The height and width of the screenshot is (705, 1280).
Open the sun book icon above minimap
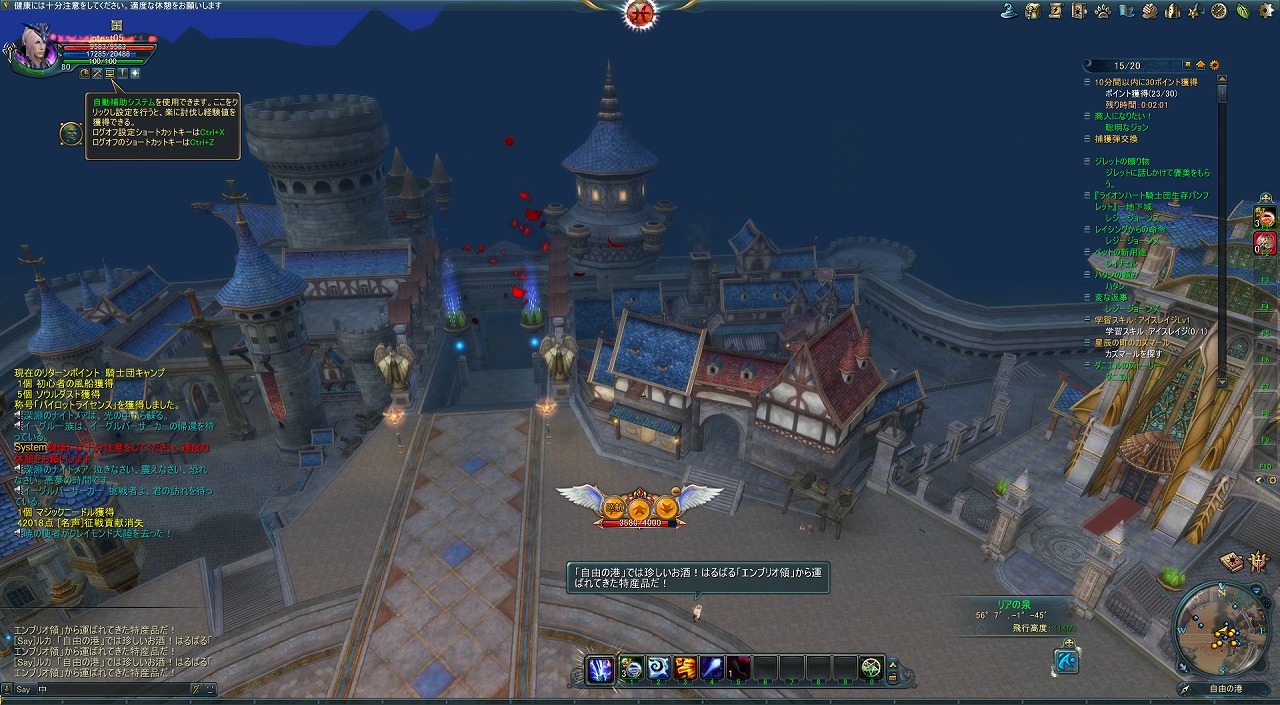tap(1230, 562)
